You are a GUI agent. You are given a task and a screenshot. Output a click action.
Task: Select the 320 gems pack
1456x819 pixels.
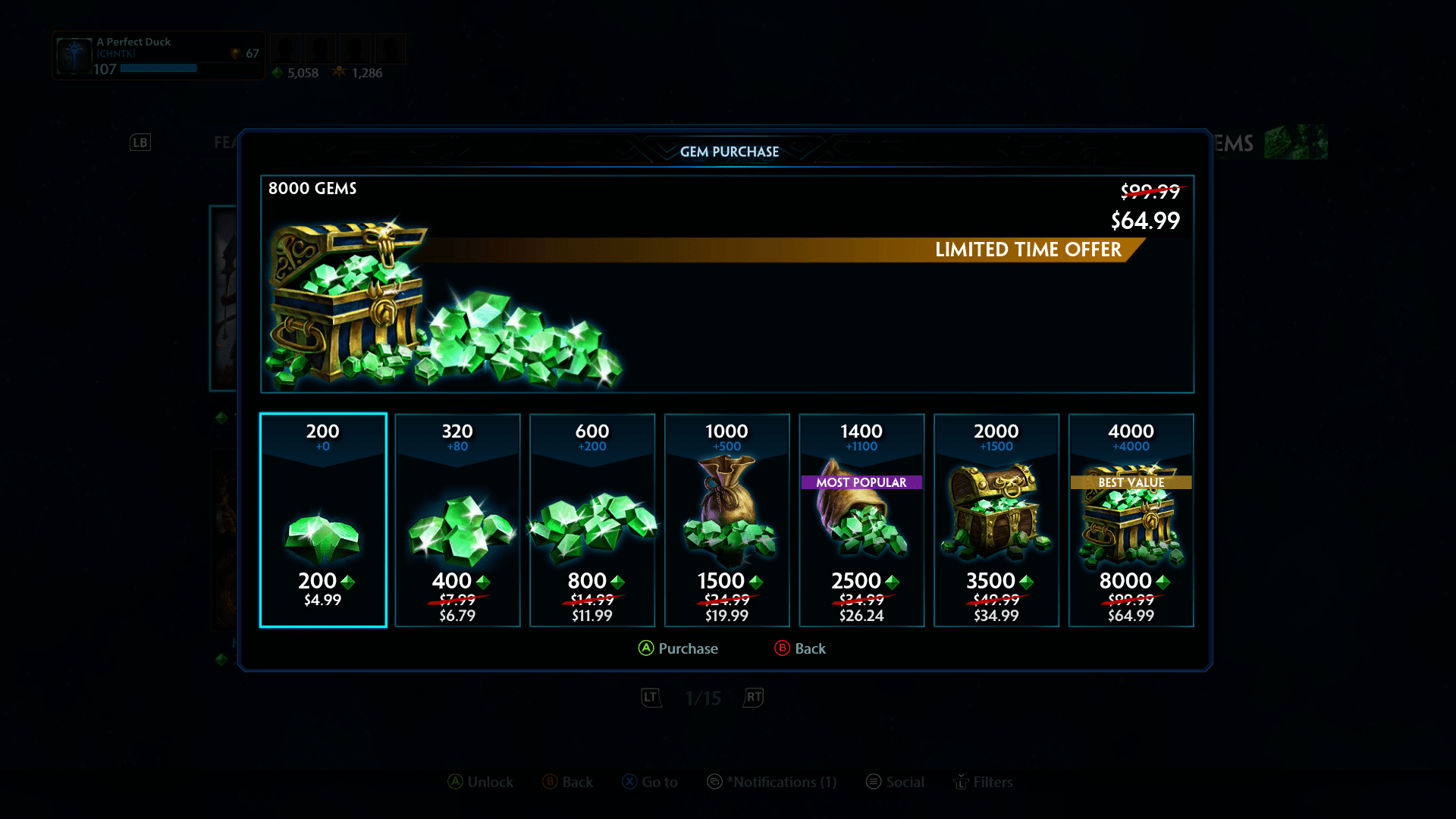(457, 519)
